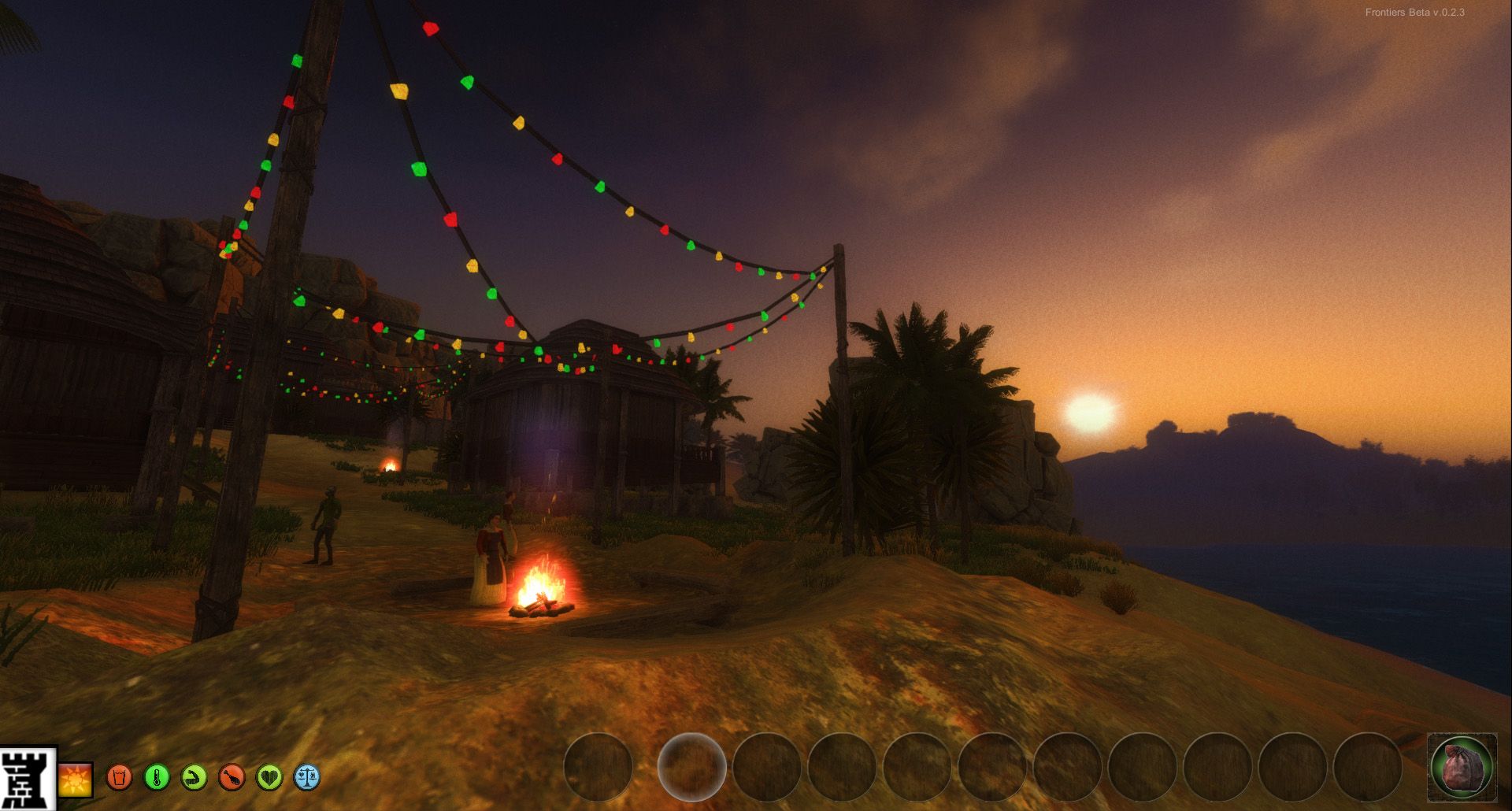Click the green heart health icon
This screenshot has height=811, width=1512.
(x=269, y=778)
